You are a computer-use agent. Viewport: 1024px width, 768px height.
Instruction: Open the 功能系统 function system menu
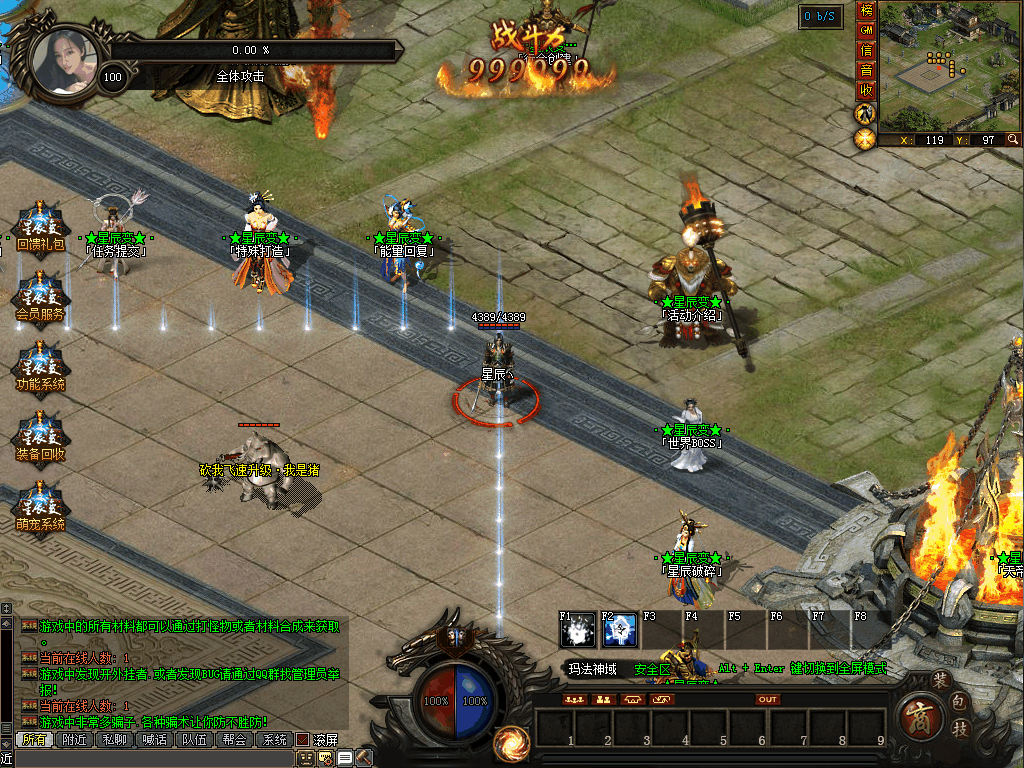(40, 368)
